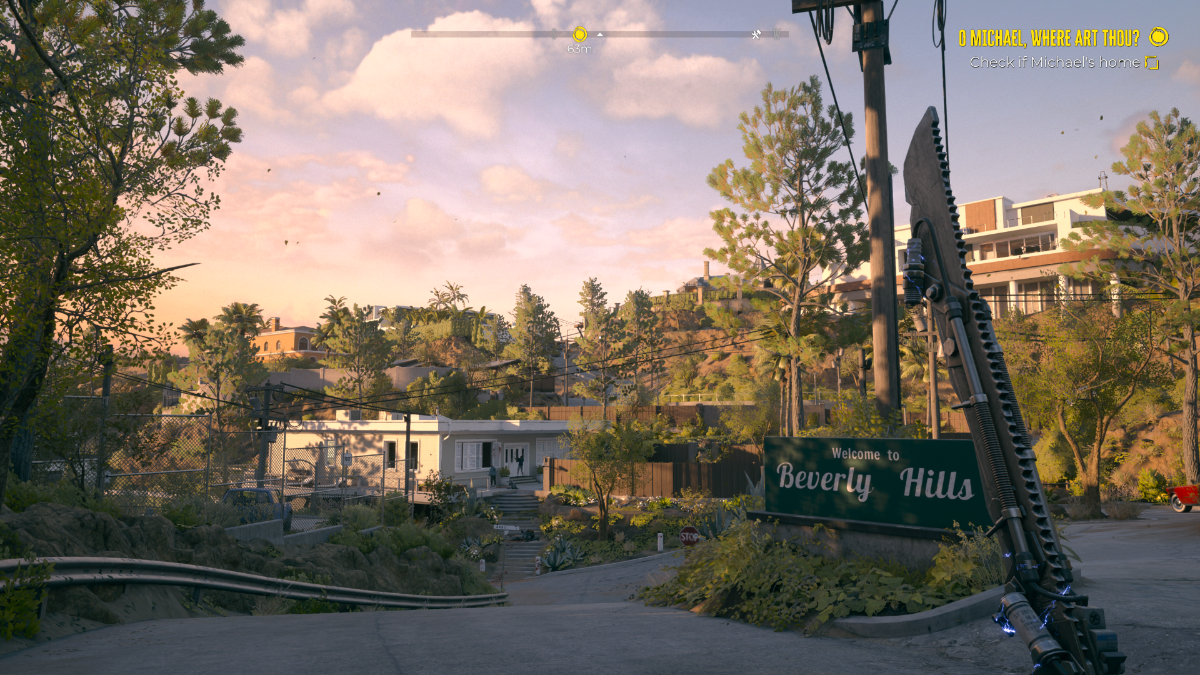The height and width of the screenshot is (675, 1200).
Task: Select the yellow quest marker on the compass
Action: click(x=580, y=34)
